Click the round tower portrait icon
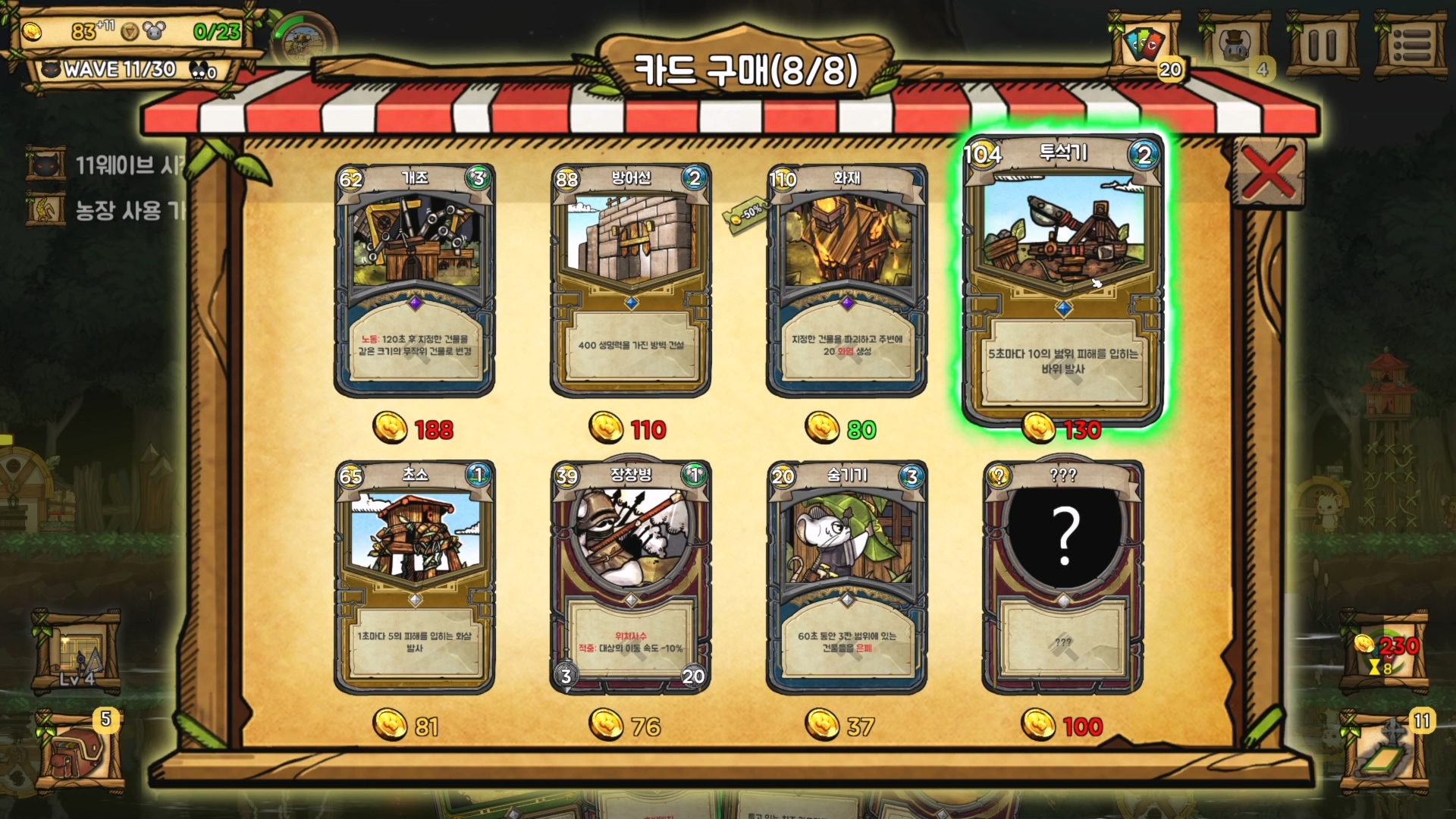Screen dimensions: 1456x819 303,42
